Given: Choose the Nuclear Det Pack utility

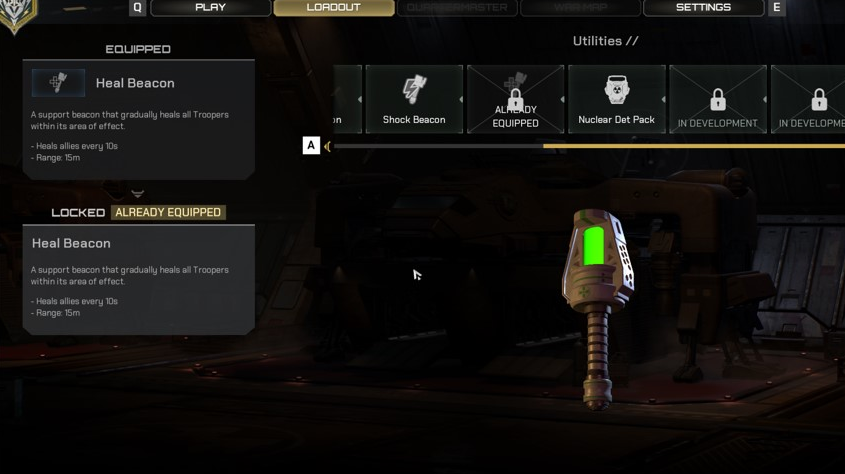Looking at the screenshot, I should pos(616,99).
